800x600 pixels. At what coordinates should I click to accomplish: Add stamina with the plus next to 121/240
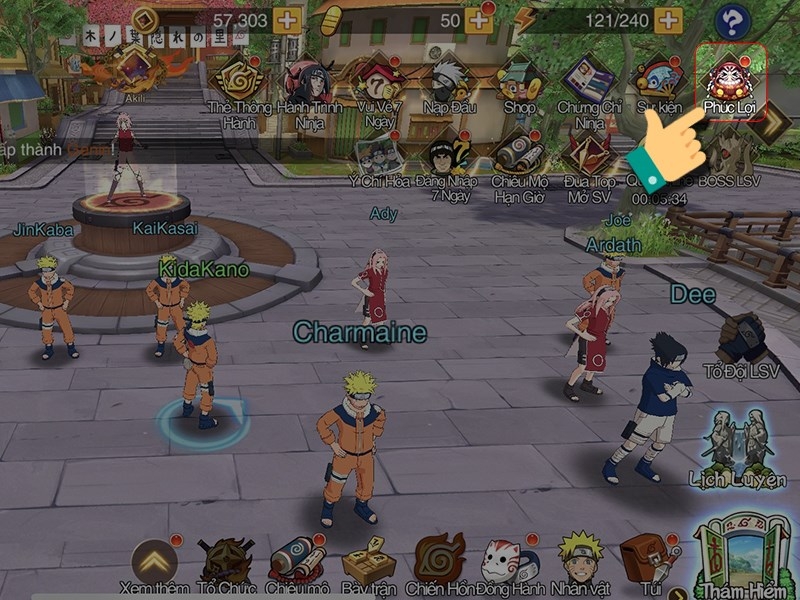[x=669, y=20]
